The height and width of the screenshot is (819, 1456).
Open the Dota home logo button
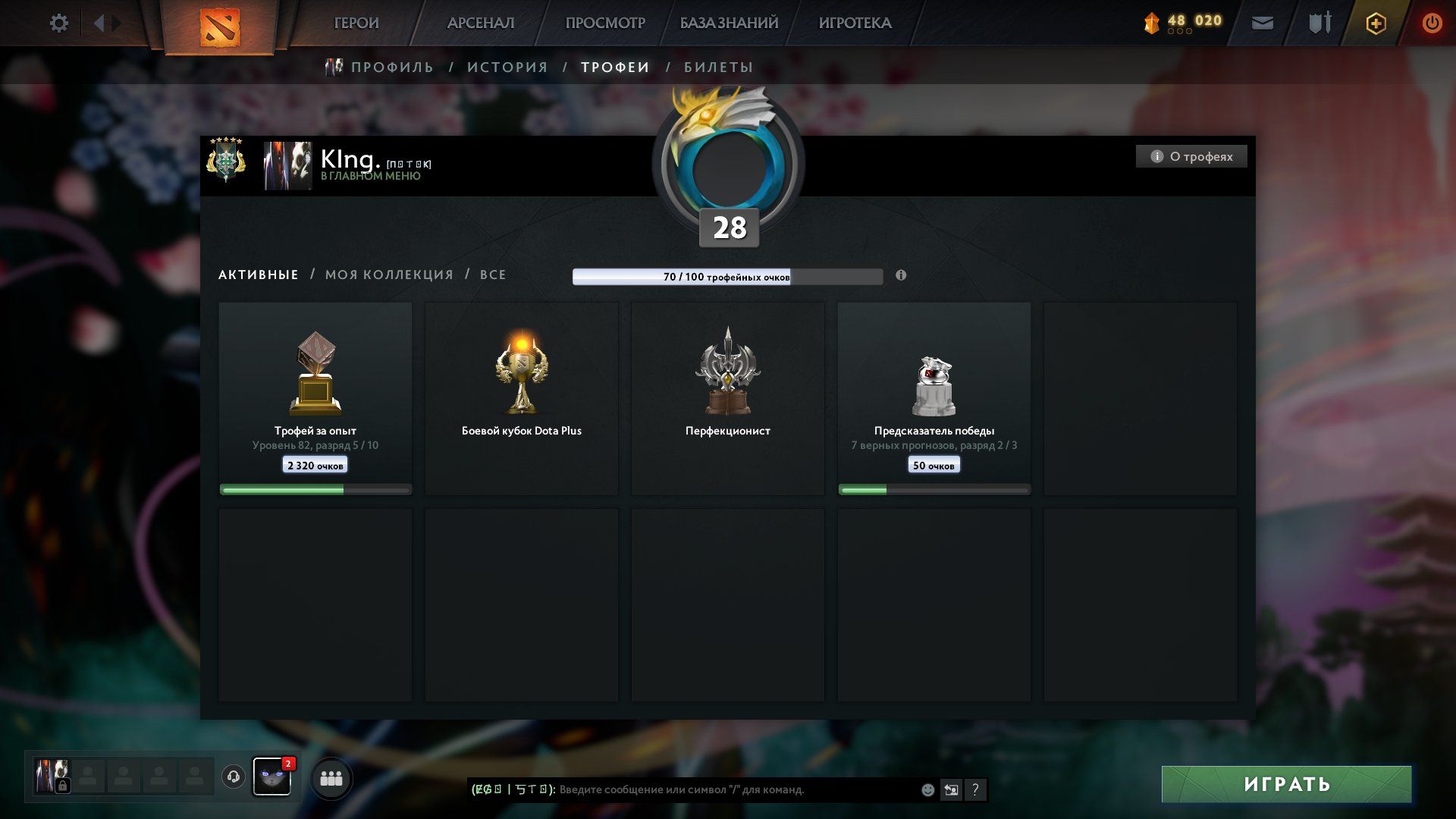tap(219, 27)
